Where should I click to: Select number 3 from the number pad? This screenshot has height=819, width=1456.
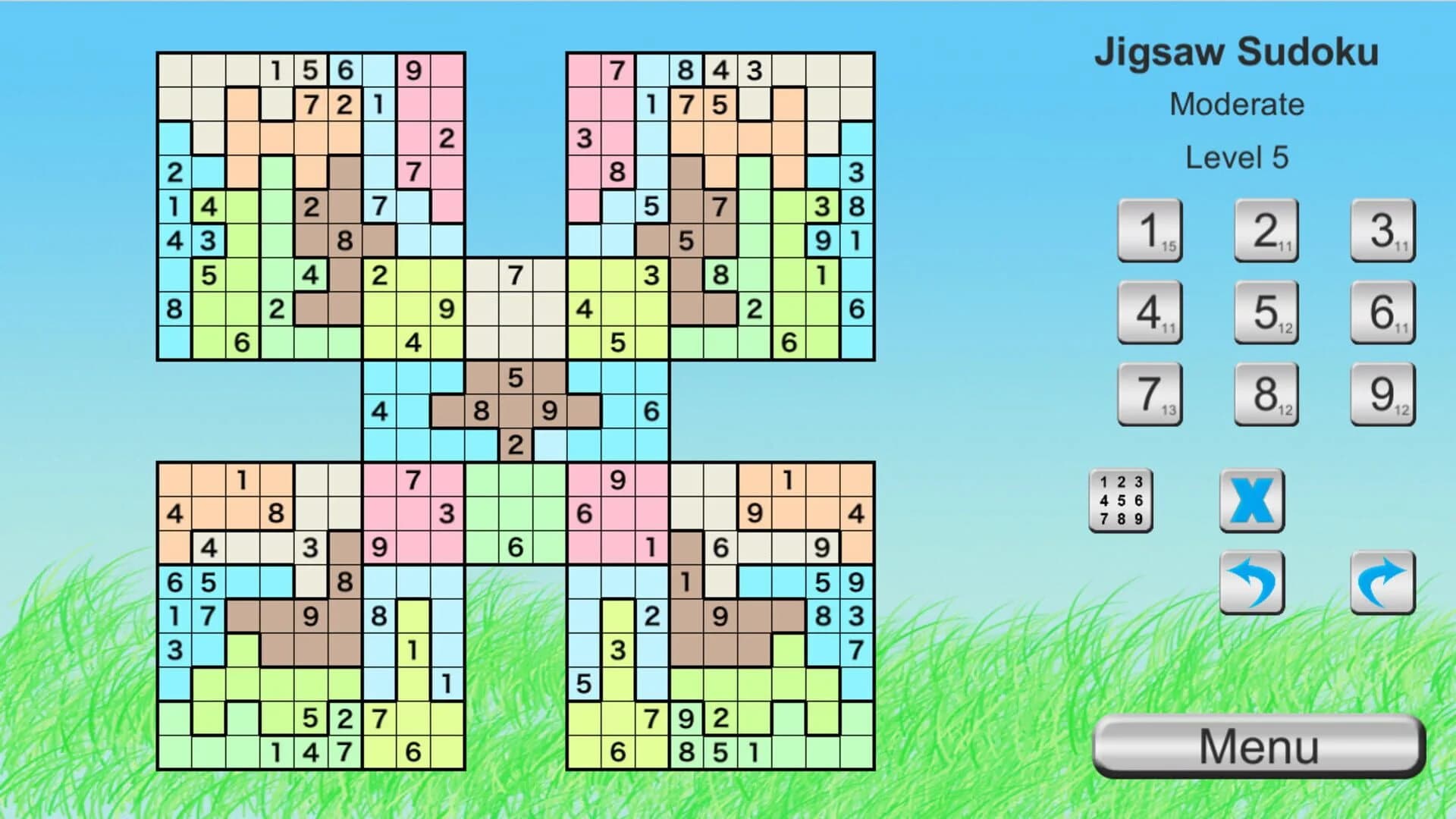pyautogui.click(x=1382, y=231)
